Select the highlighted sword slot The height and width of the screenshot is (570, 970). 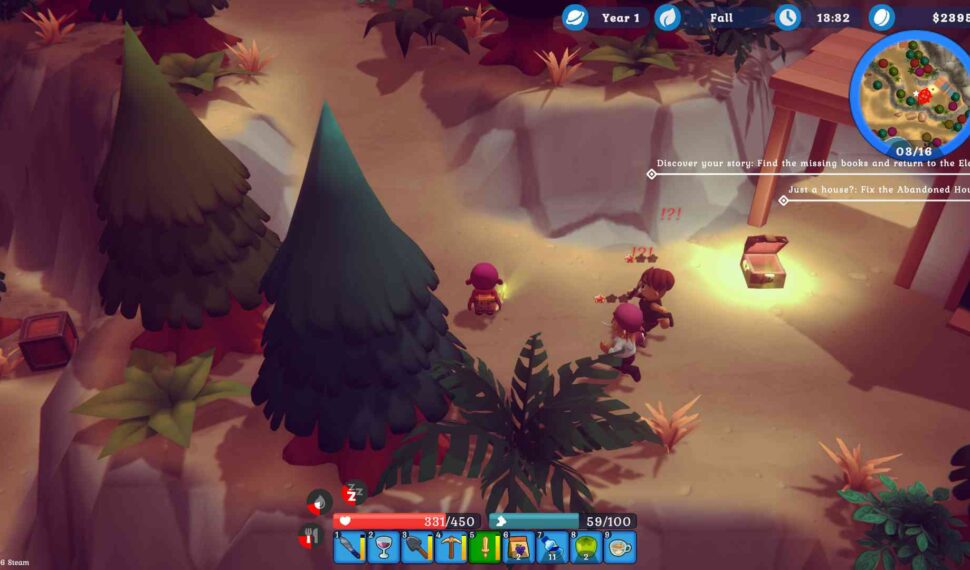tap(485, 547)
